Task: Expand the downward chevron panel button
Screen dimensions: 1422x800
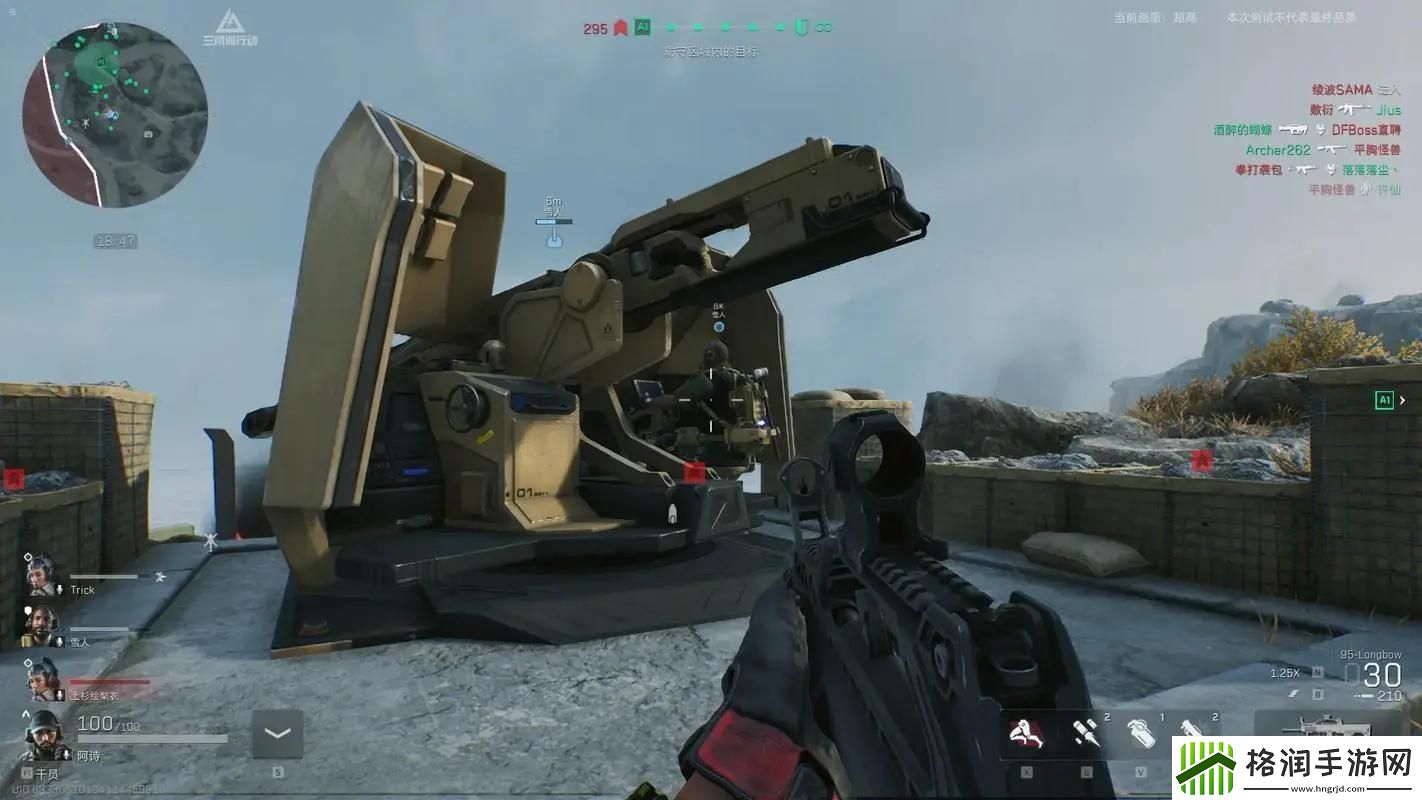Action: [x=277, y=735]
